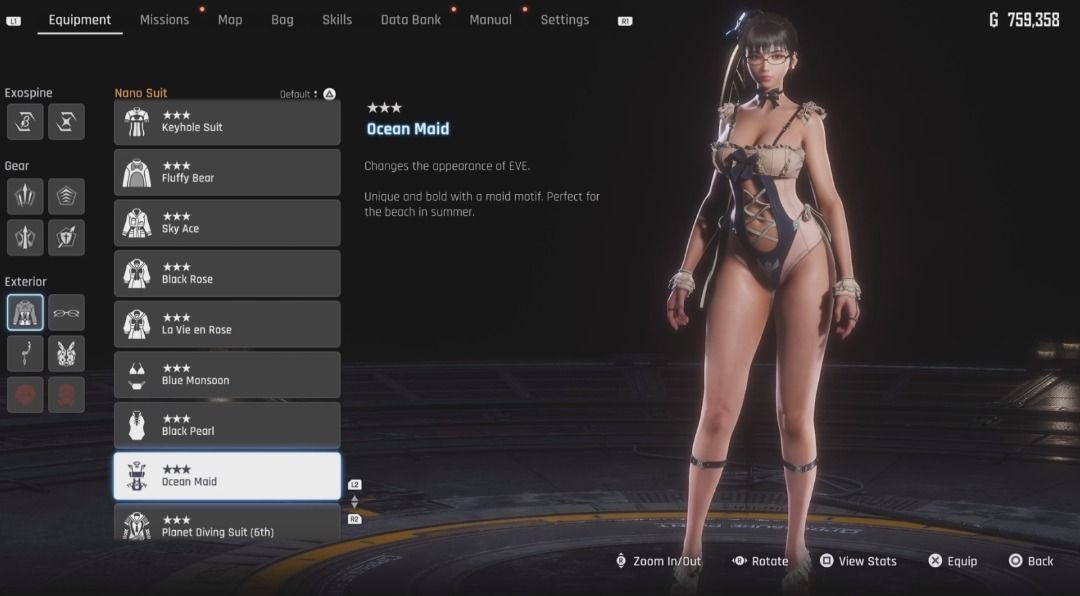Show the Manual tab
This screenshot has height=596, width=1080.
click(490, 20)
